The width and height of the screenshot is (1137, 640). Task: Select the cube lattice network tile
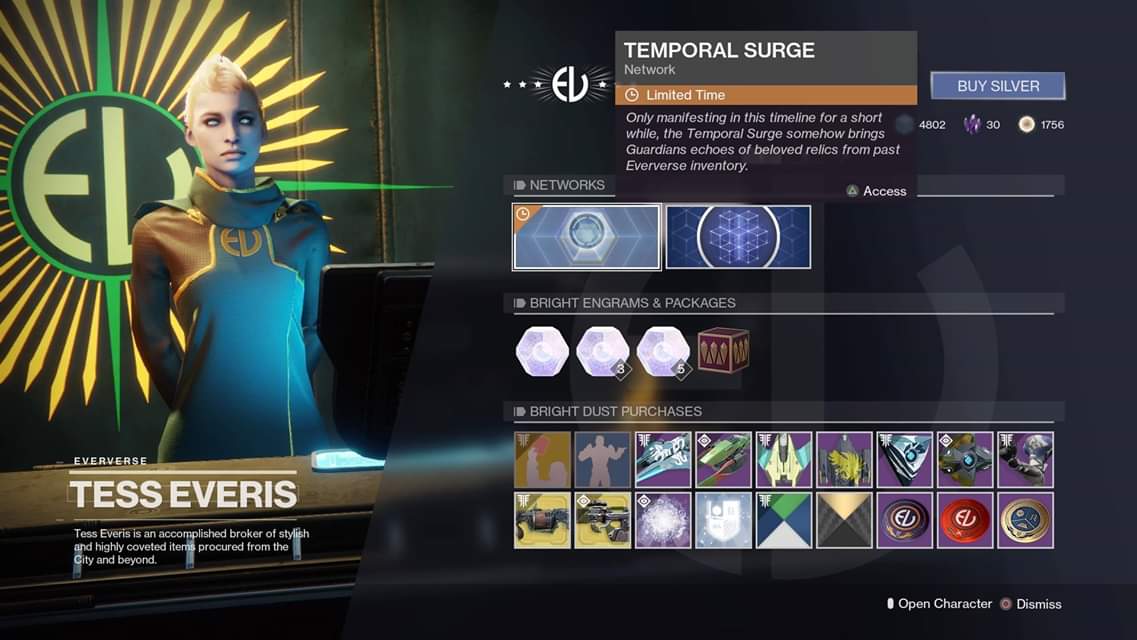click(x=738, y=237)
